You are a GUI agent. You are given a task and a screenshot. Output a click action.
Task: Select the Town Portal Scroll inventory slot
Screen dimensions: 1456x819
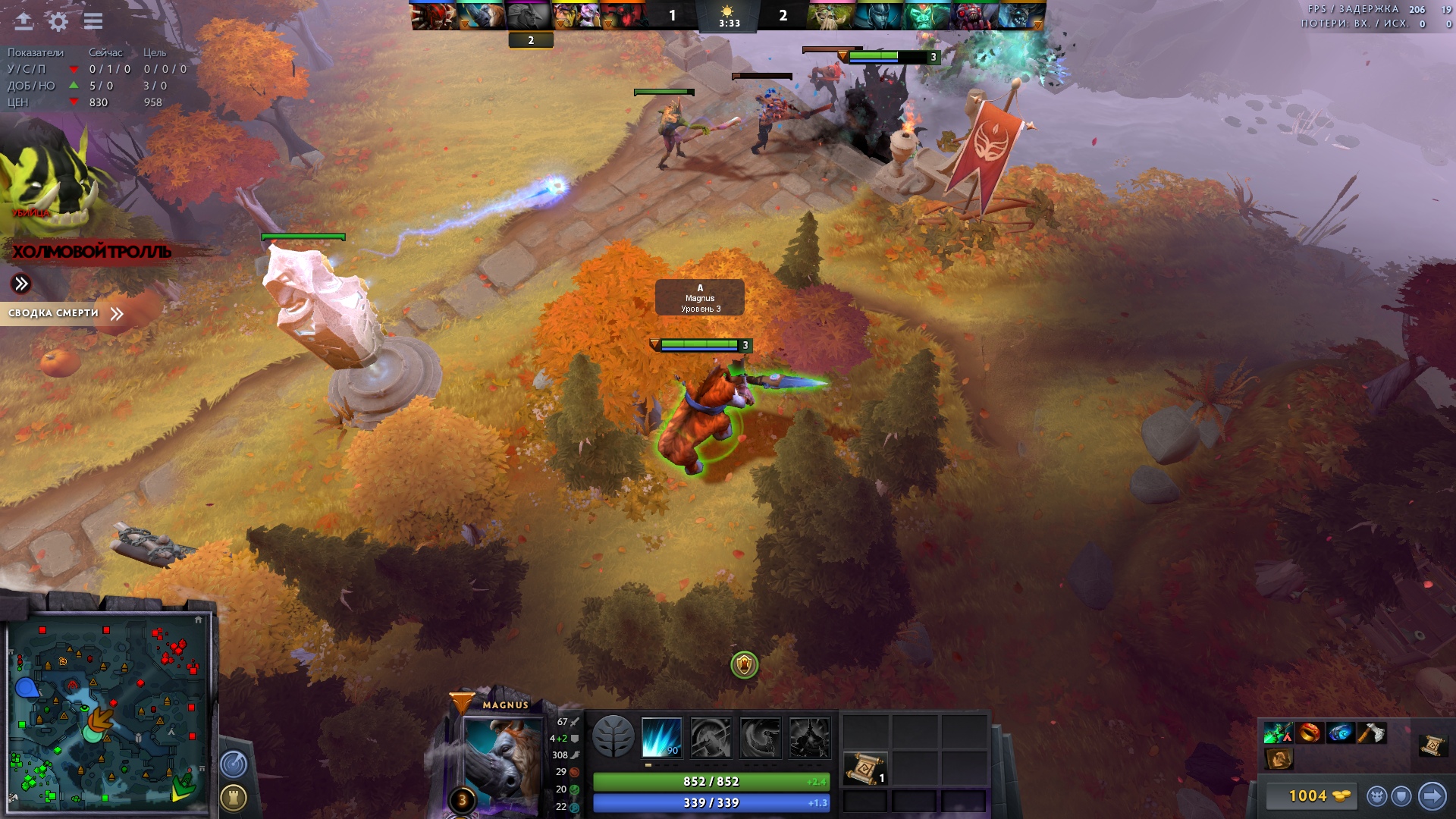tap(864, 769)
